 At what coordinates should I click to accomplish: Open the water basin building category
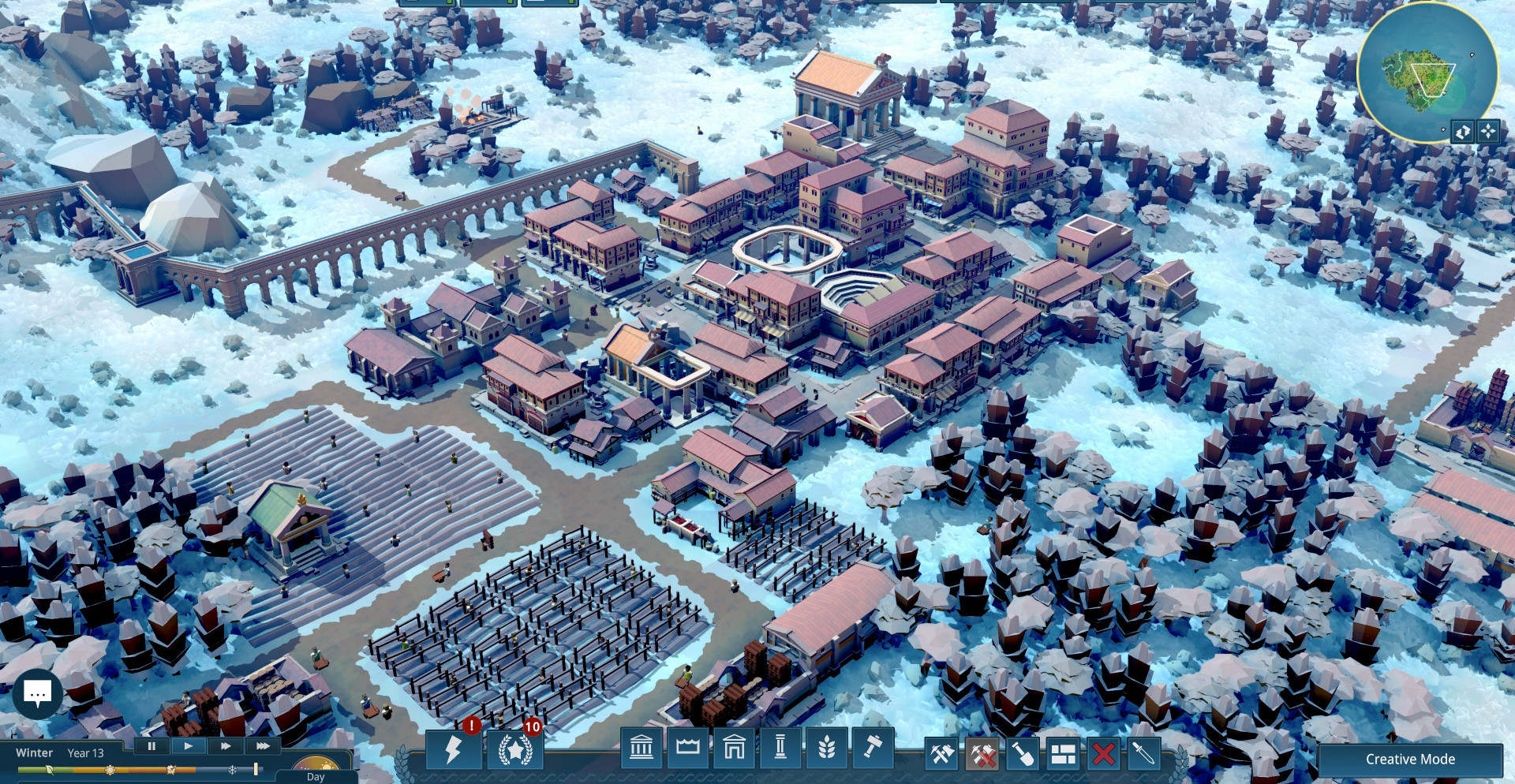coord(688,747)
